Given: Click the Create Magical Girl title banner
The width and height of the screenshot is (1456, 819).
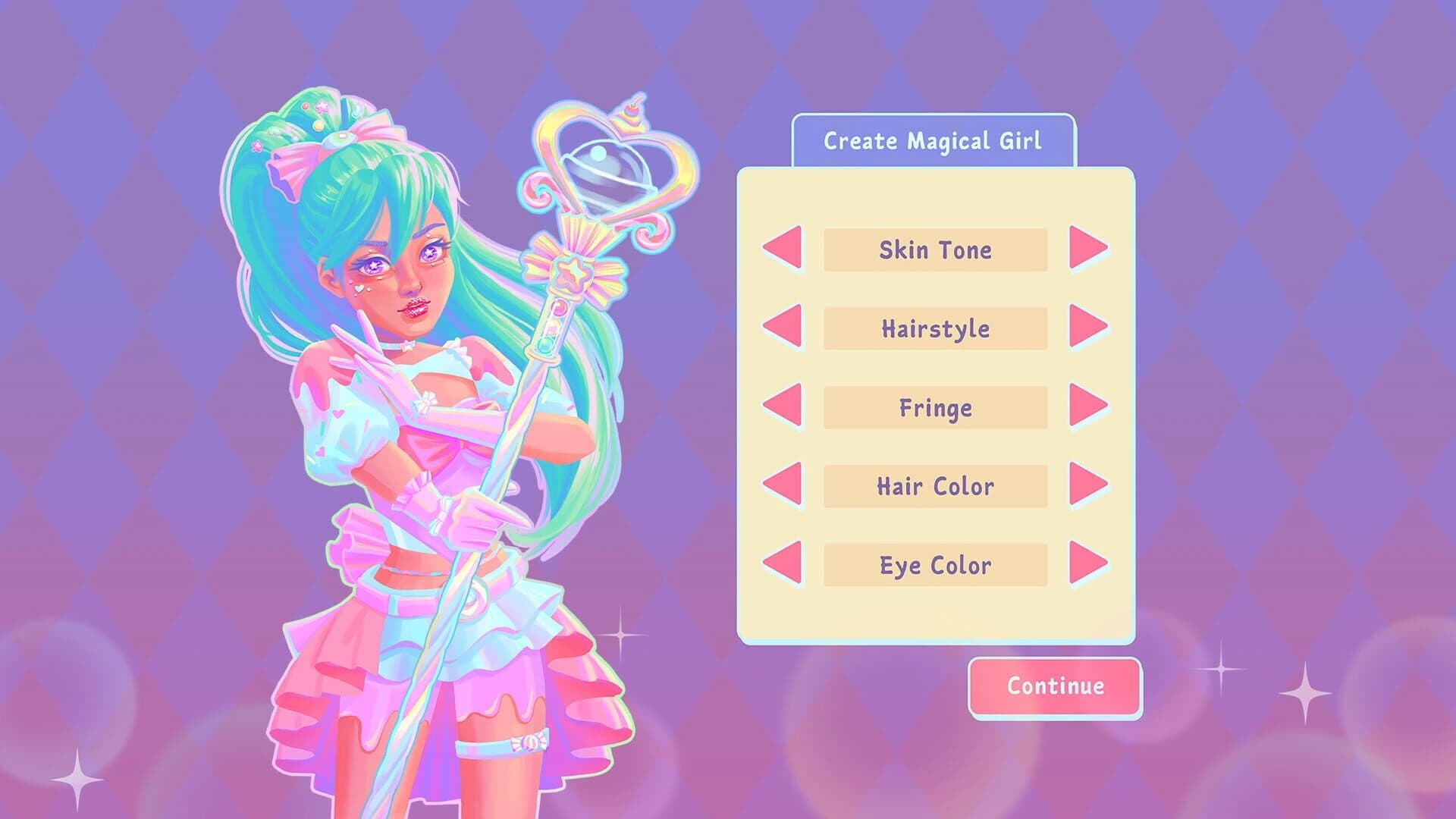Looking at the screenshot, I should [x=934, y=140].
